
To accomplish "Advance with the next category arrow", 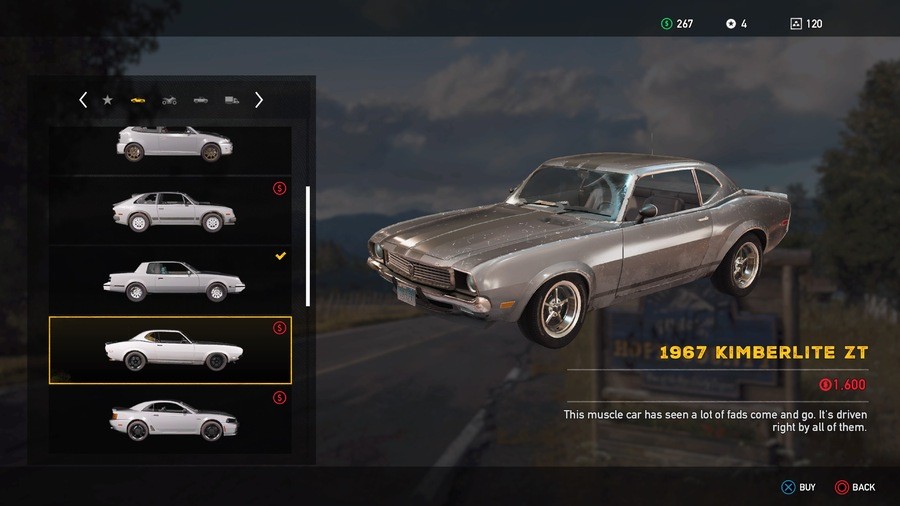I will pyautogui.click(x=259, y=100).
